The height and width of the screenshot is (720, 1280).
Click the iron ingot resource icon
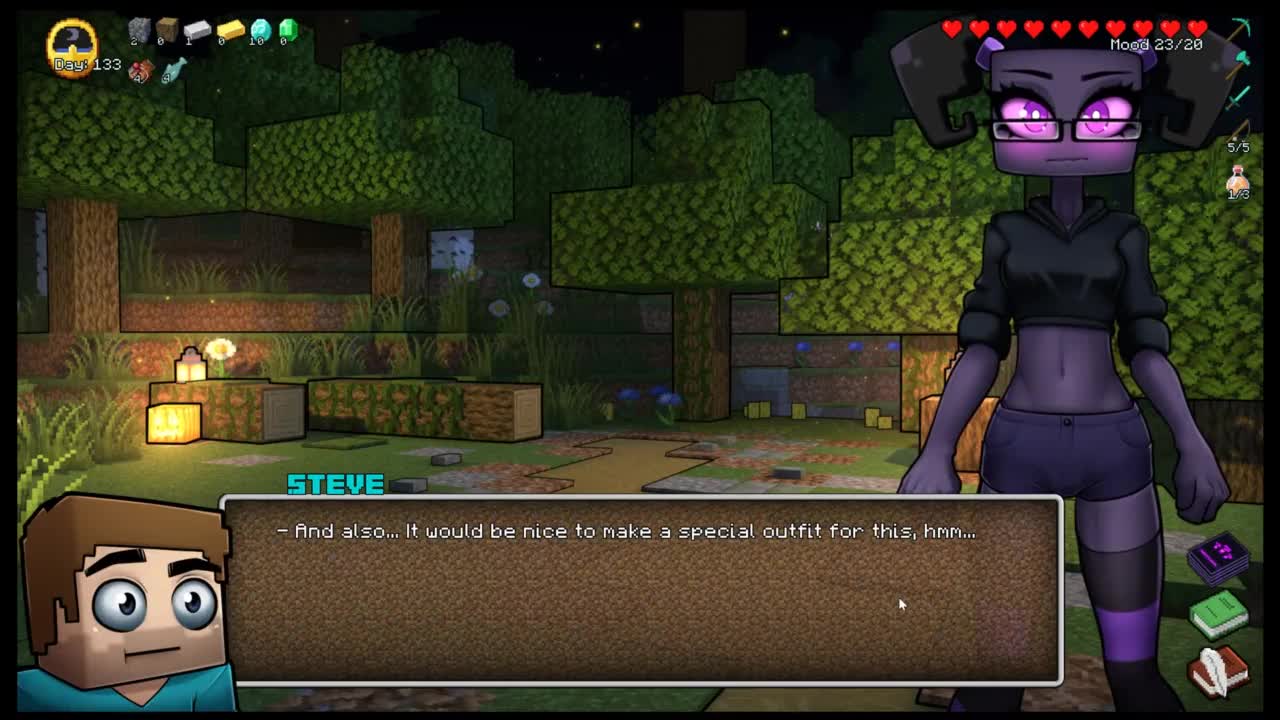197,31
